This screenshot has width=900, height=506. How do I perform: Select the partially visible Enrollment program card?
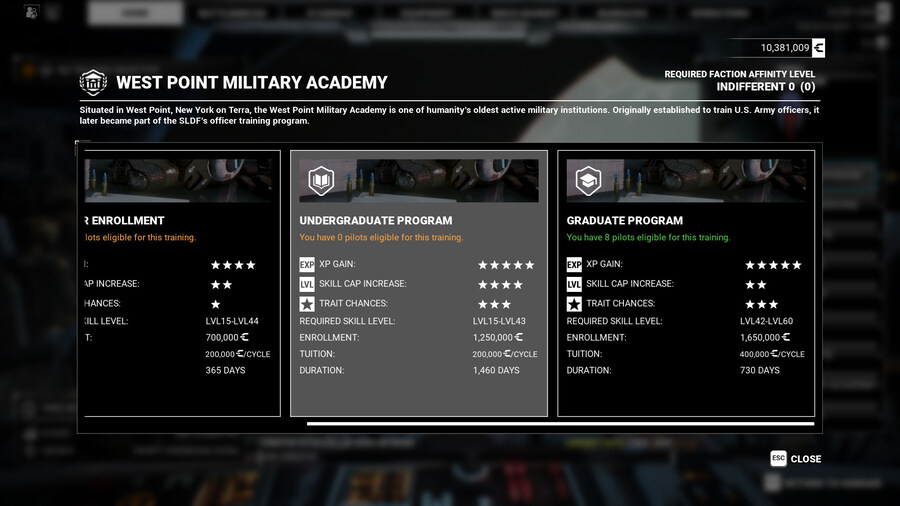coord(180,283)
